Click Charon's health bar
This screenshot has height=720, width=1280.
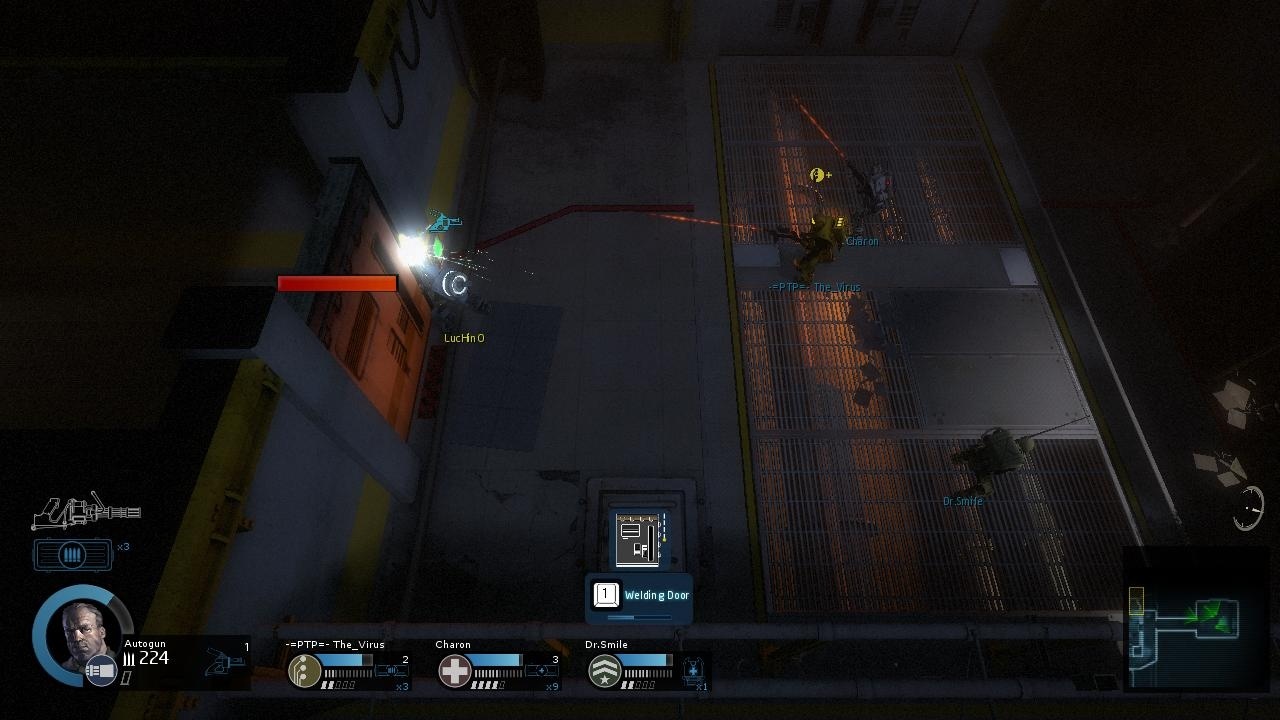500,657
